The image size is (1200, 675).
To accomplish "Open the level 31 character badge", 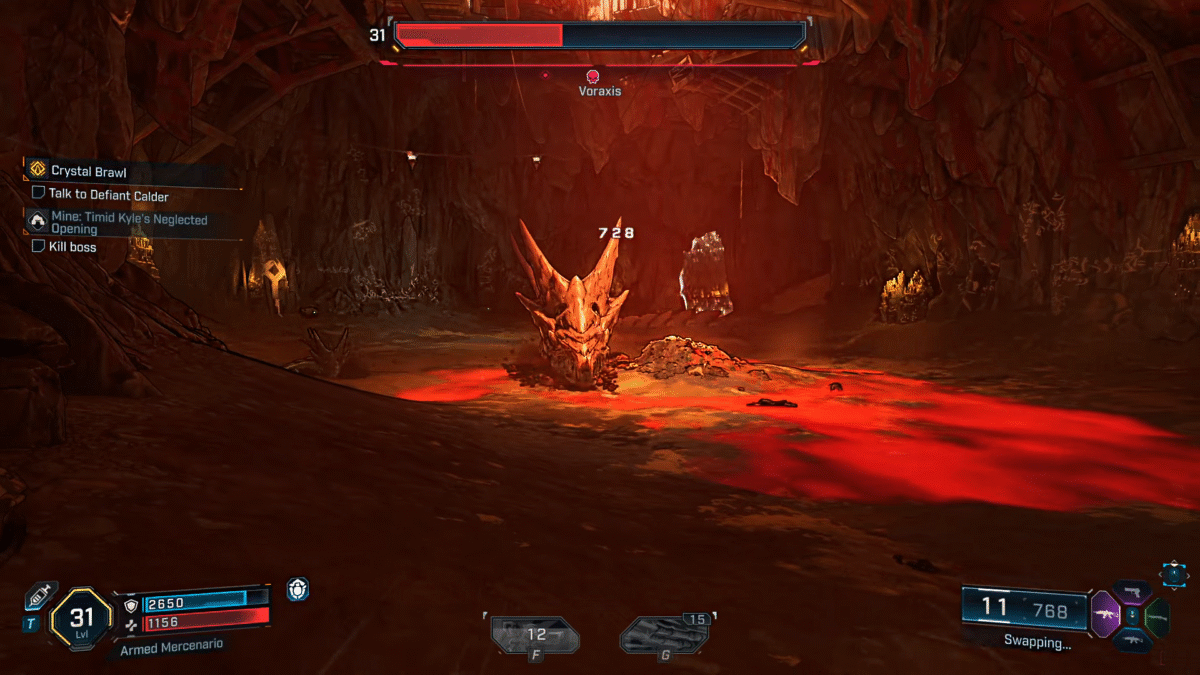I will [x=81, y=618].
